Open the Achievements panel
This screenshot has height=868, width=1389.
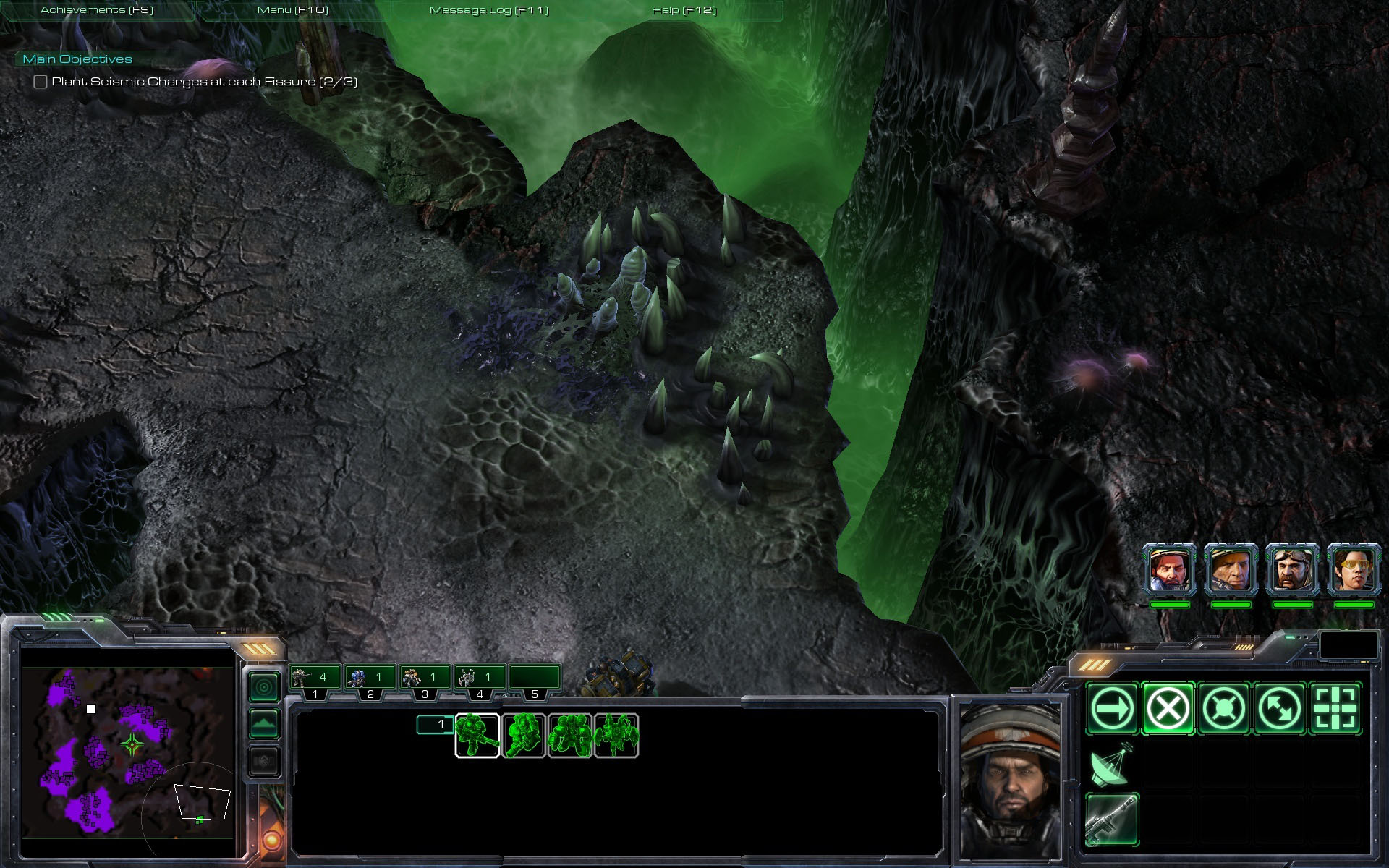click(x=97, y=10)
